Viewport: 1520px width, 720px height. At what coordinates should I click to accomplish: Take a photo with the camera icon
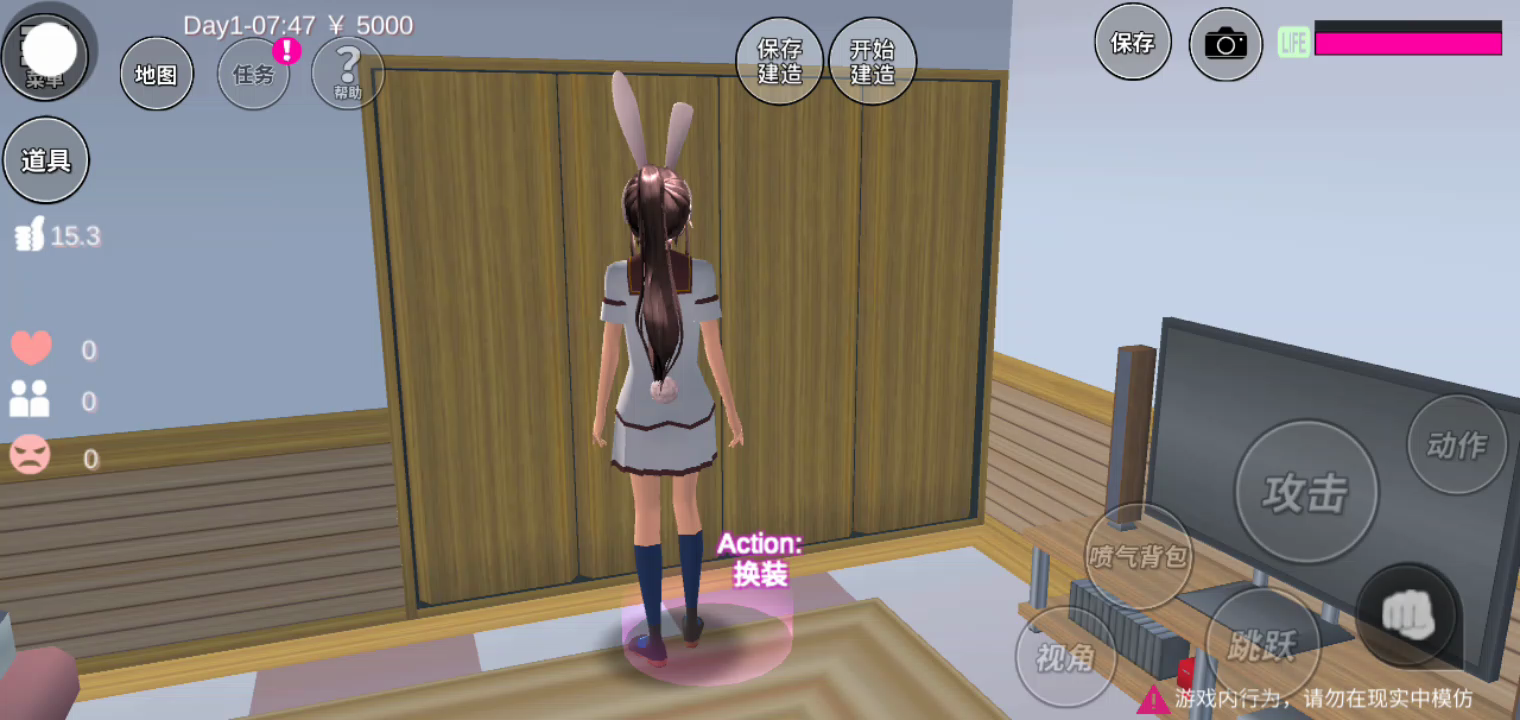(x=1225, y=44)
